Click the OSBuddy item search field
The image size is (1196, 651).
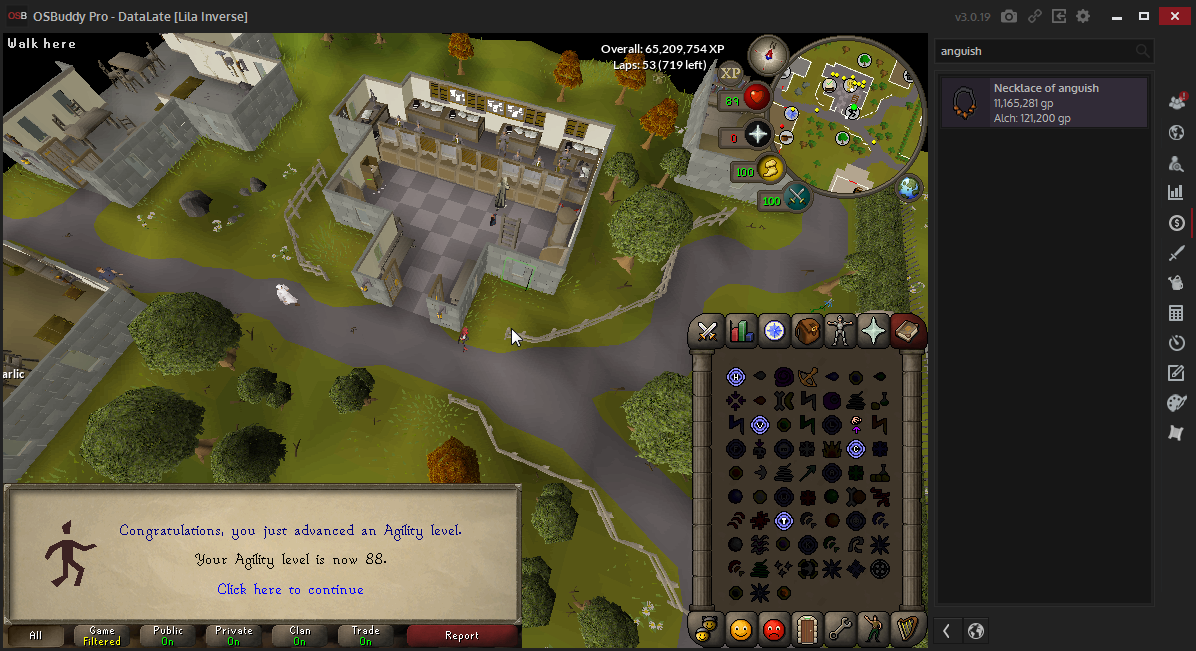[x=1035, y=51]
